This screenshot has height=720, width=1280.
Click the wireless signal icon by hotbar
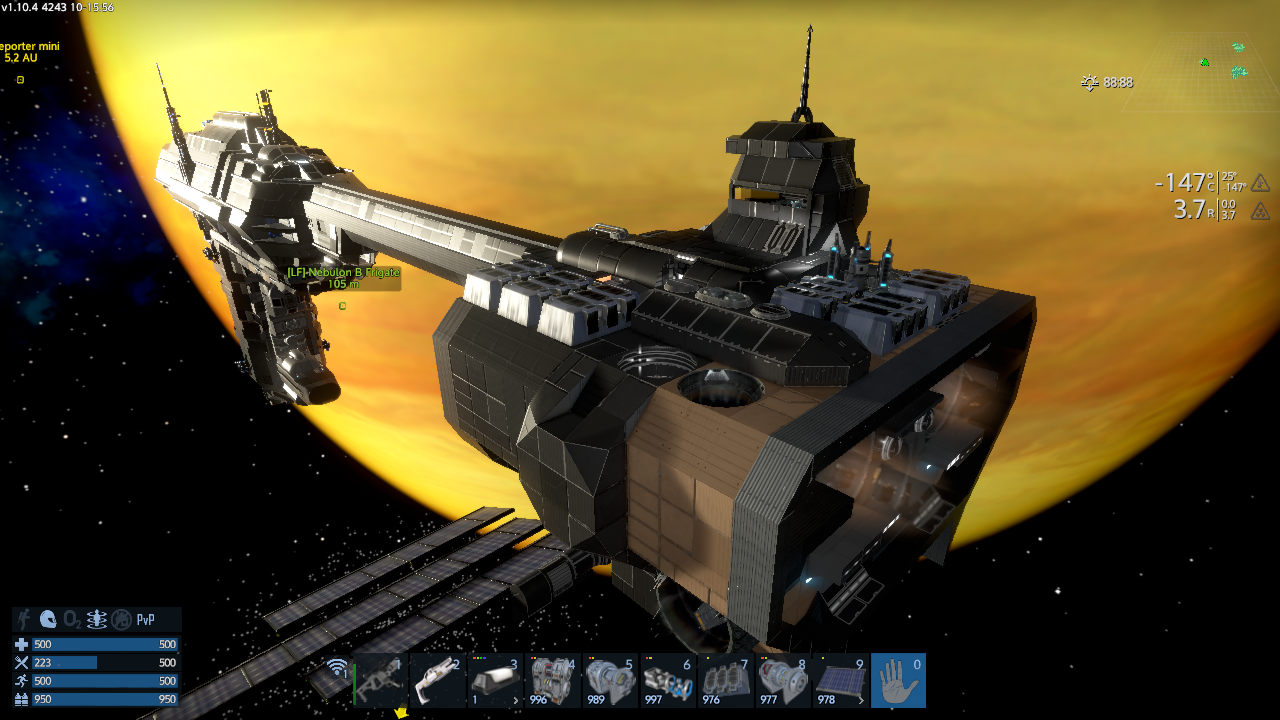point(338,668)
